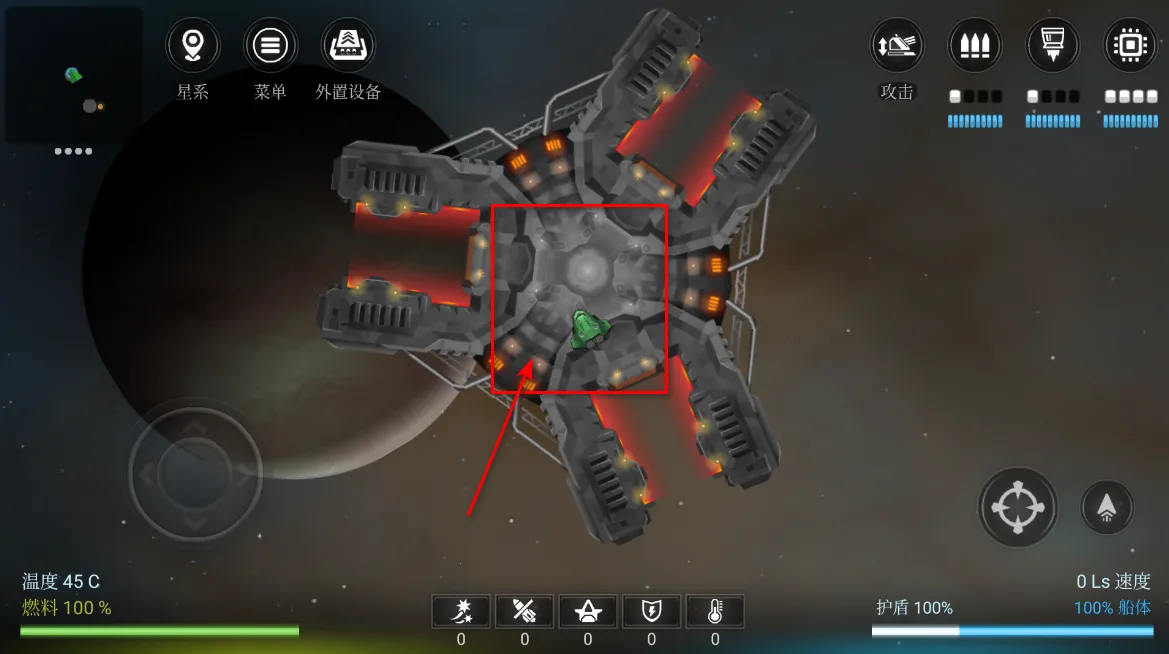1169x654 pixels.
Task: Open the 星系 star system map
Action: [x=193, y=46]
